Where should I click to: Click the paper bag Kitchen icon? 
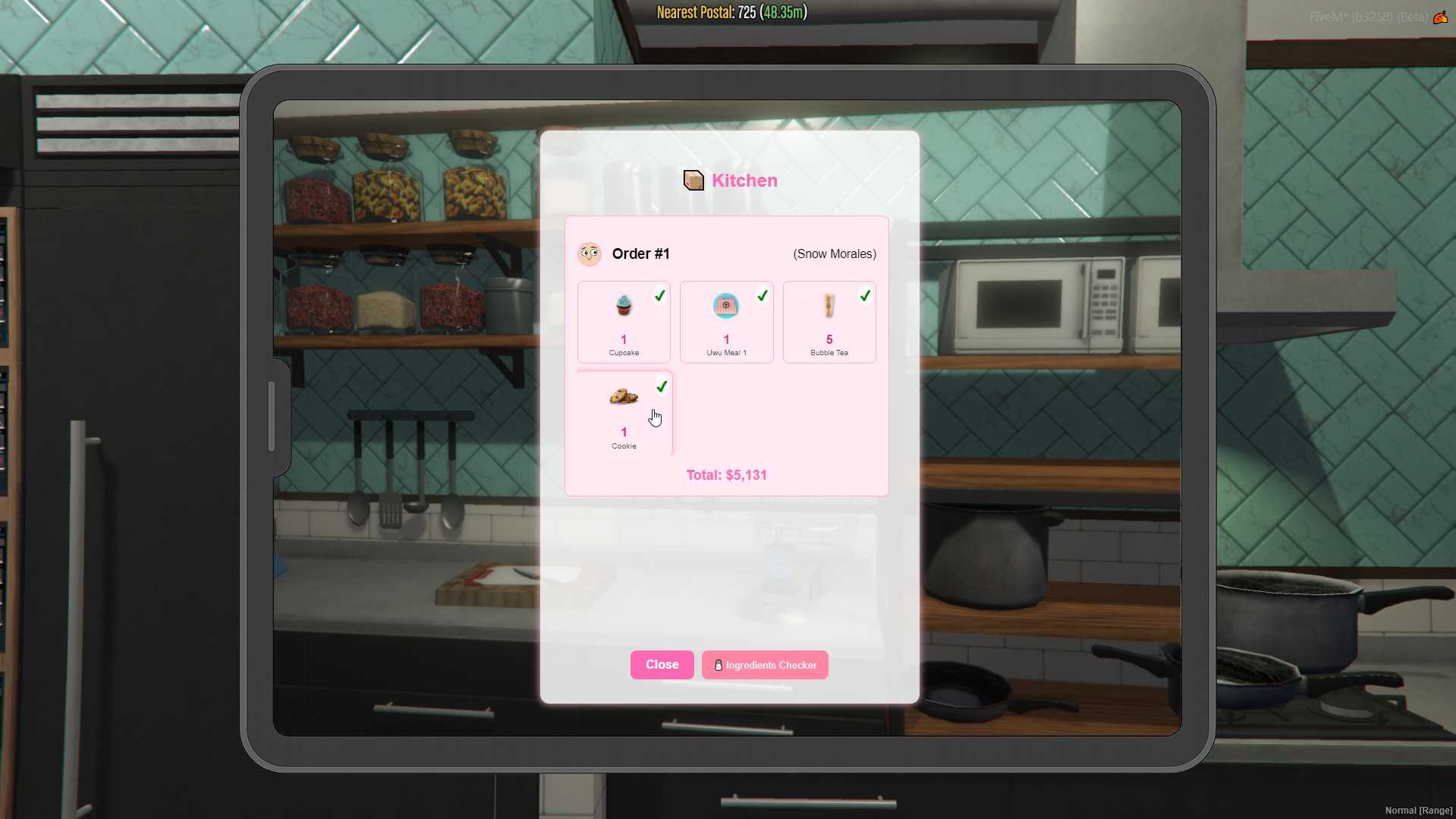coord(692,181)
